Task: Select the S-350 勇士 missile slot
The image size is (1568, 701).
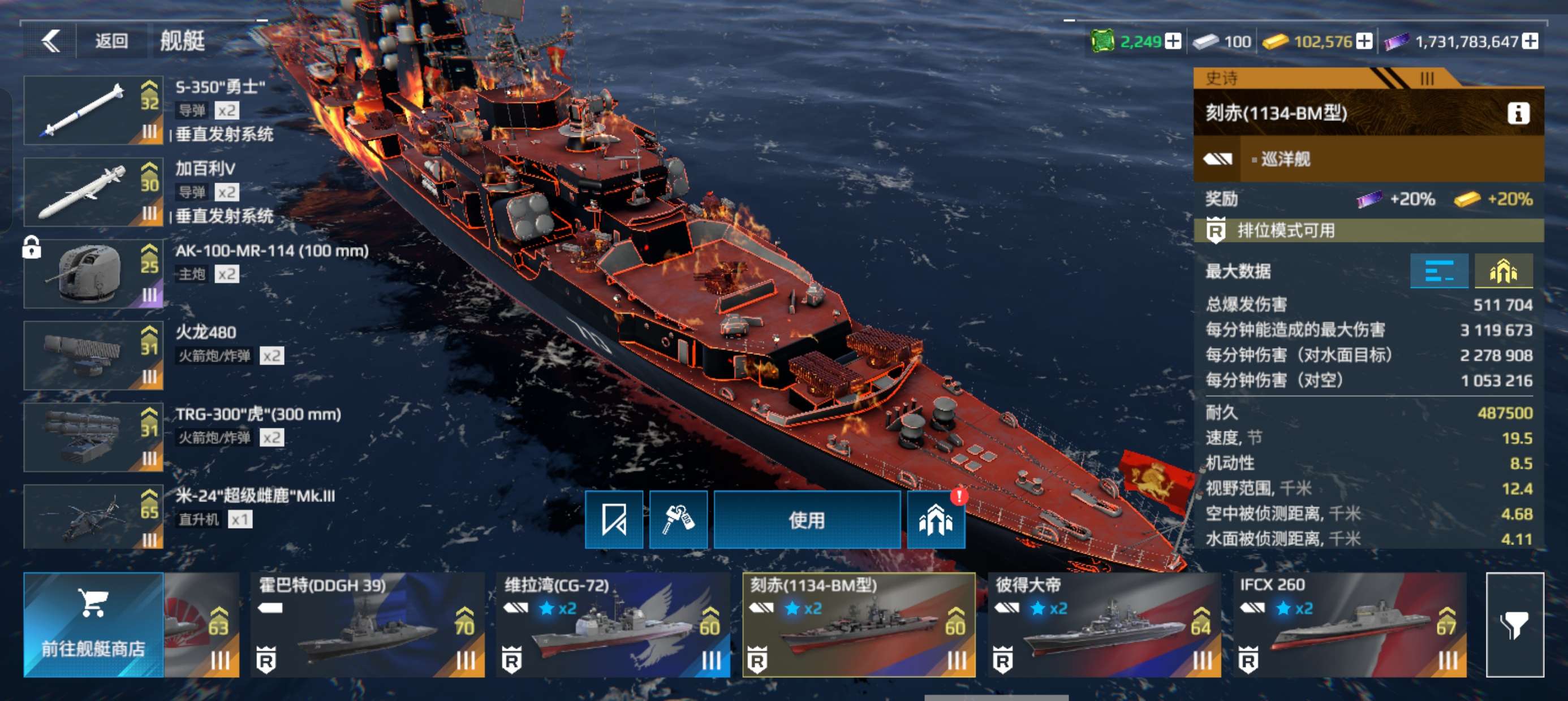Action: (93, 110)
